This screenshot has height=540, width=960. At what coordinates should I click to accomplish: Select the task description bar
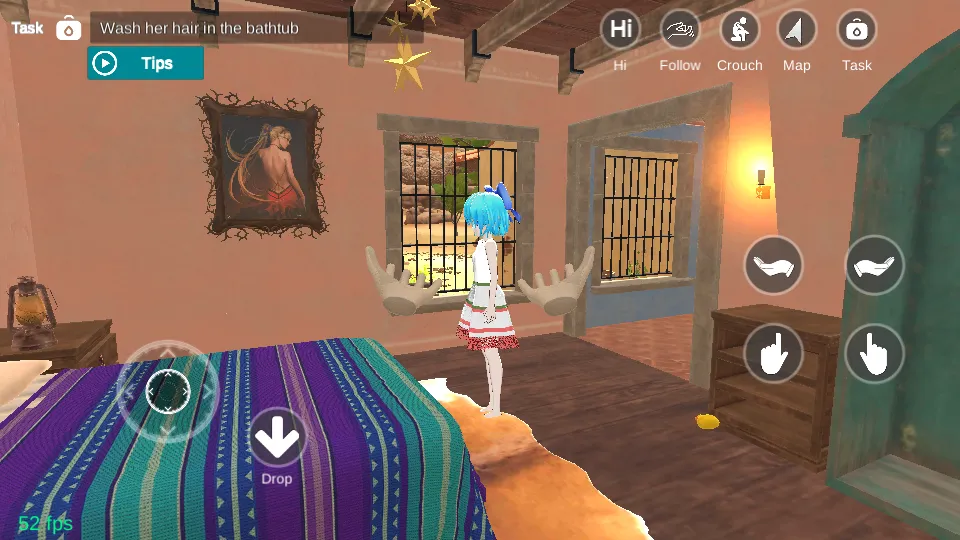(x=256, y=28)
